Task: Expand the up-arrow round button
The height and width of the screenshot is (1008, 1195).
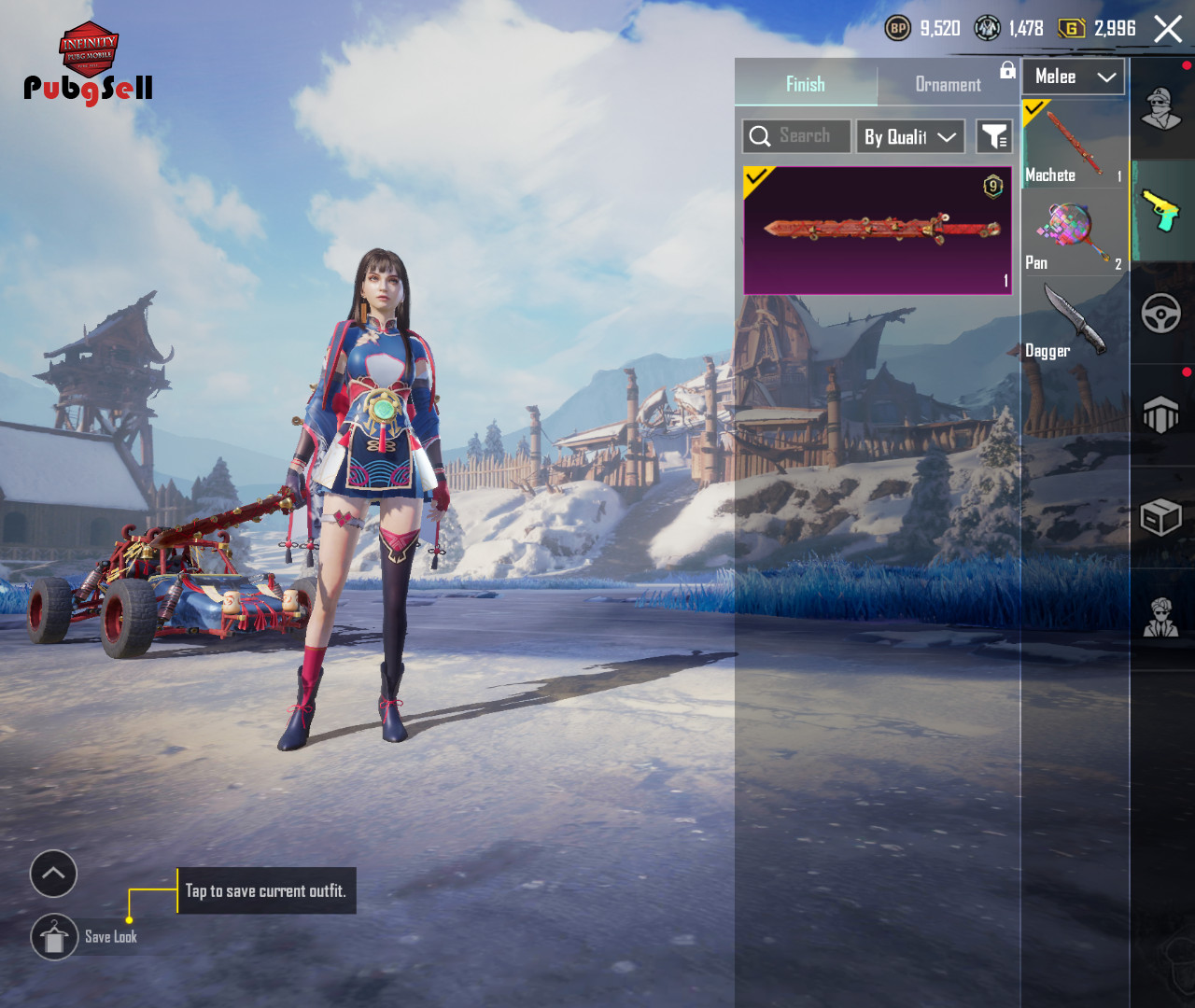Action: pyautogui.click(x=53, y=874)
